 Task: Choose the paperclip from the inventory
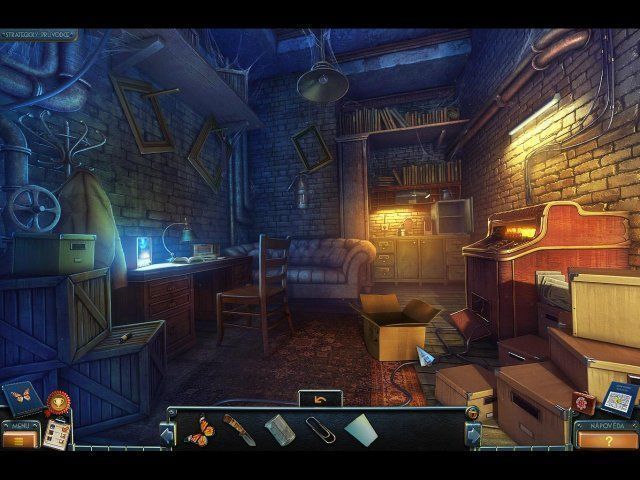(x=320, y=431)
